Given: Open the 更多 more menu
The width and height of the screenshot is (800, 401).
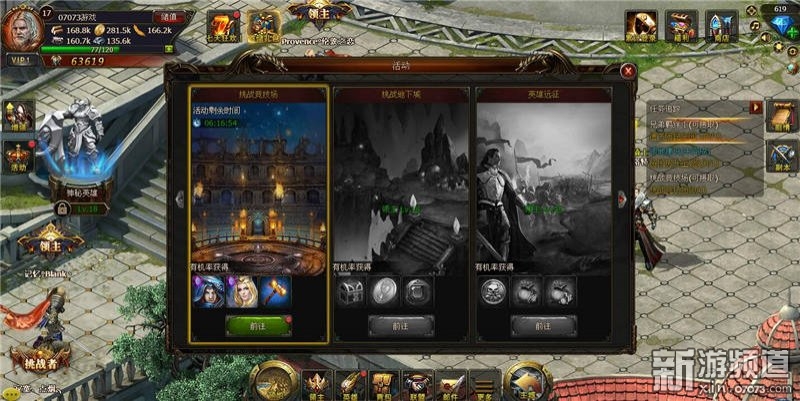Looking at the screenshot, I should [x=484, y=383].
